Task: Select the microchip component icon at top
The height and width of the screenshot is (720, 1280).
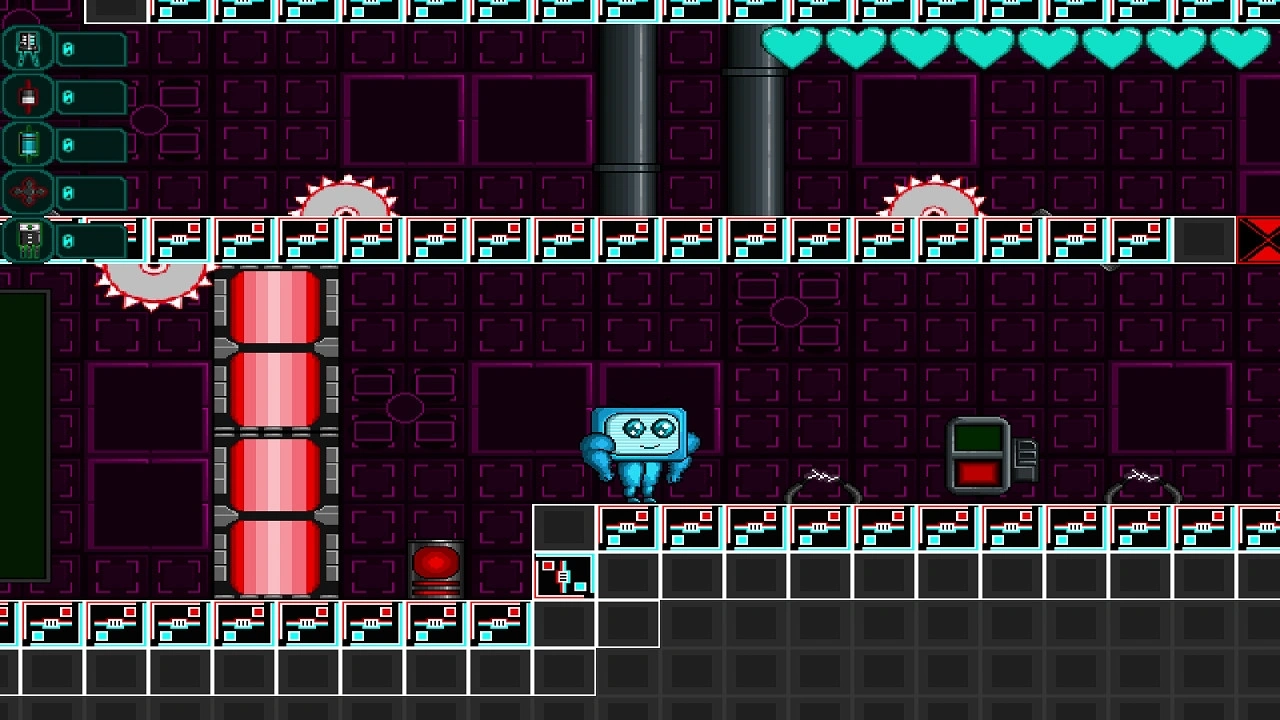Action: pyautogui.click(x=28, y=48)
